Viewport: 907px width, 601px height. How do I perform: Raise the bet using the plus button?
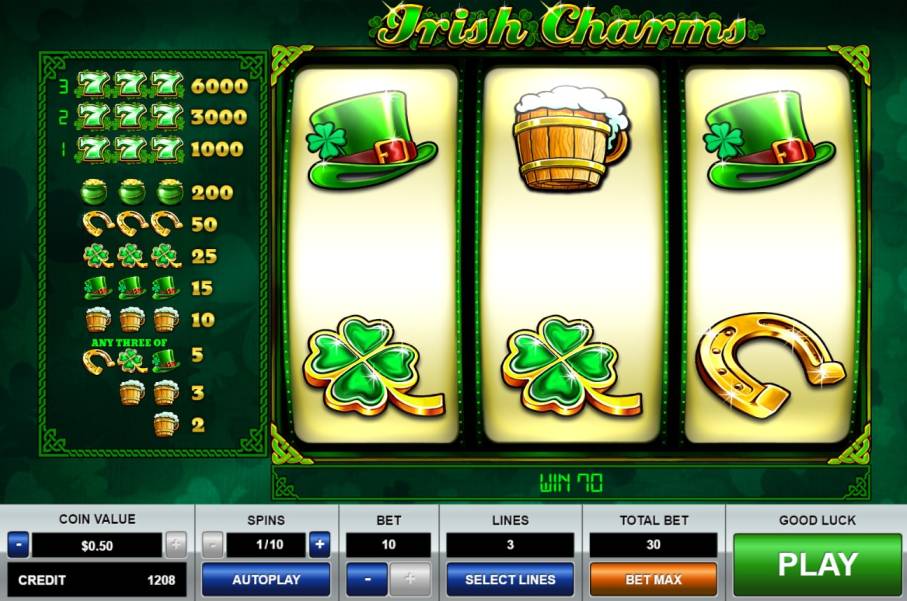point(410,579)
